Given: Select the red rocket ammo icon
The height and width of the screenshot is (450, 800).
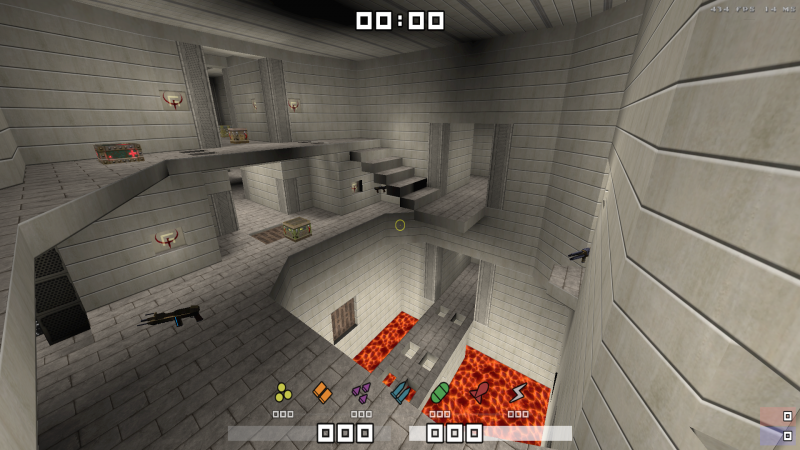Looking at the screenshot, I should 480,391.
